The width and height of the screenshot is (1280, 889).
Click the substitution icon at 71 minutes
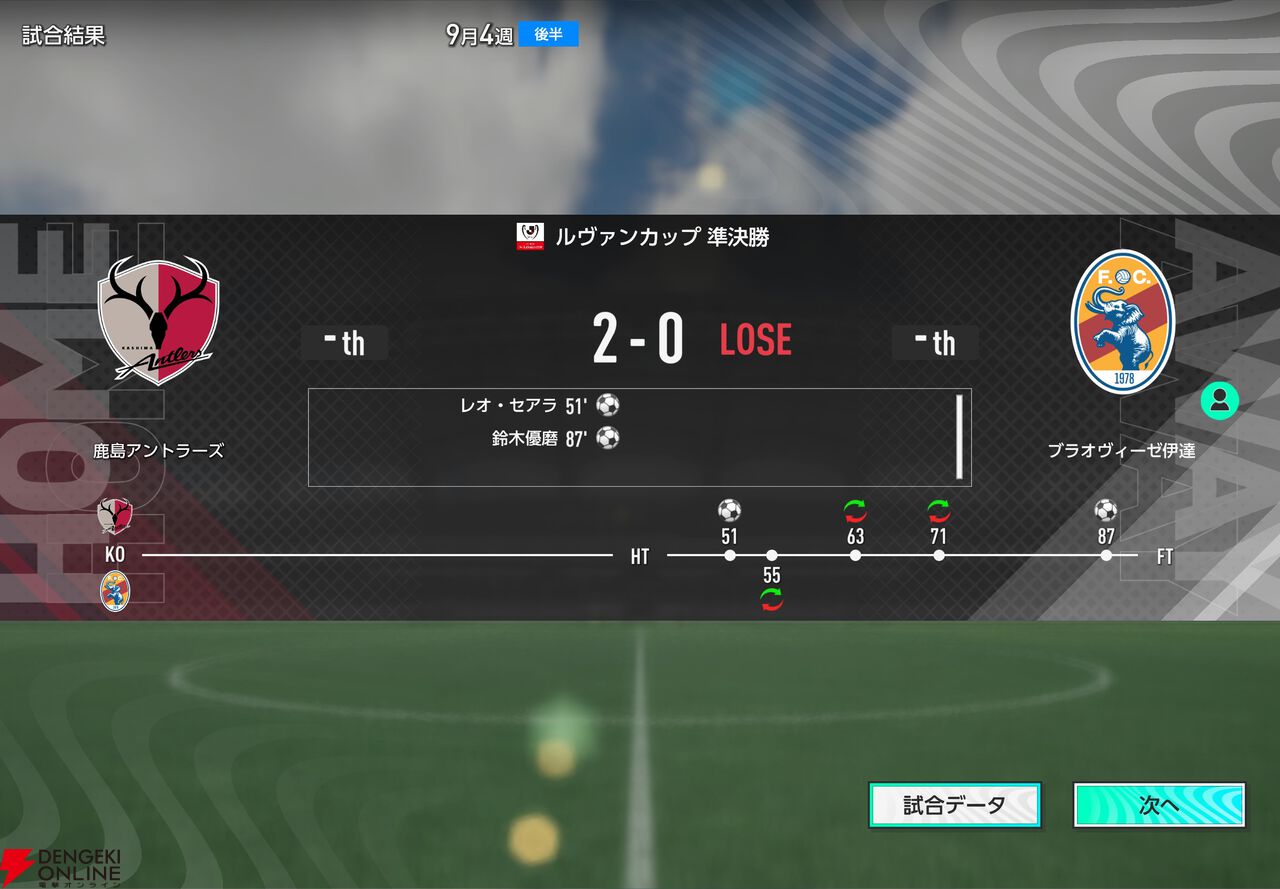(x=938, y=510)
